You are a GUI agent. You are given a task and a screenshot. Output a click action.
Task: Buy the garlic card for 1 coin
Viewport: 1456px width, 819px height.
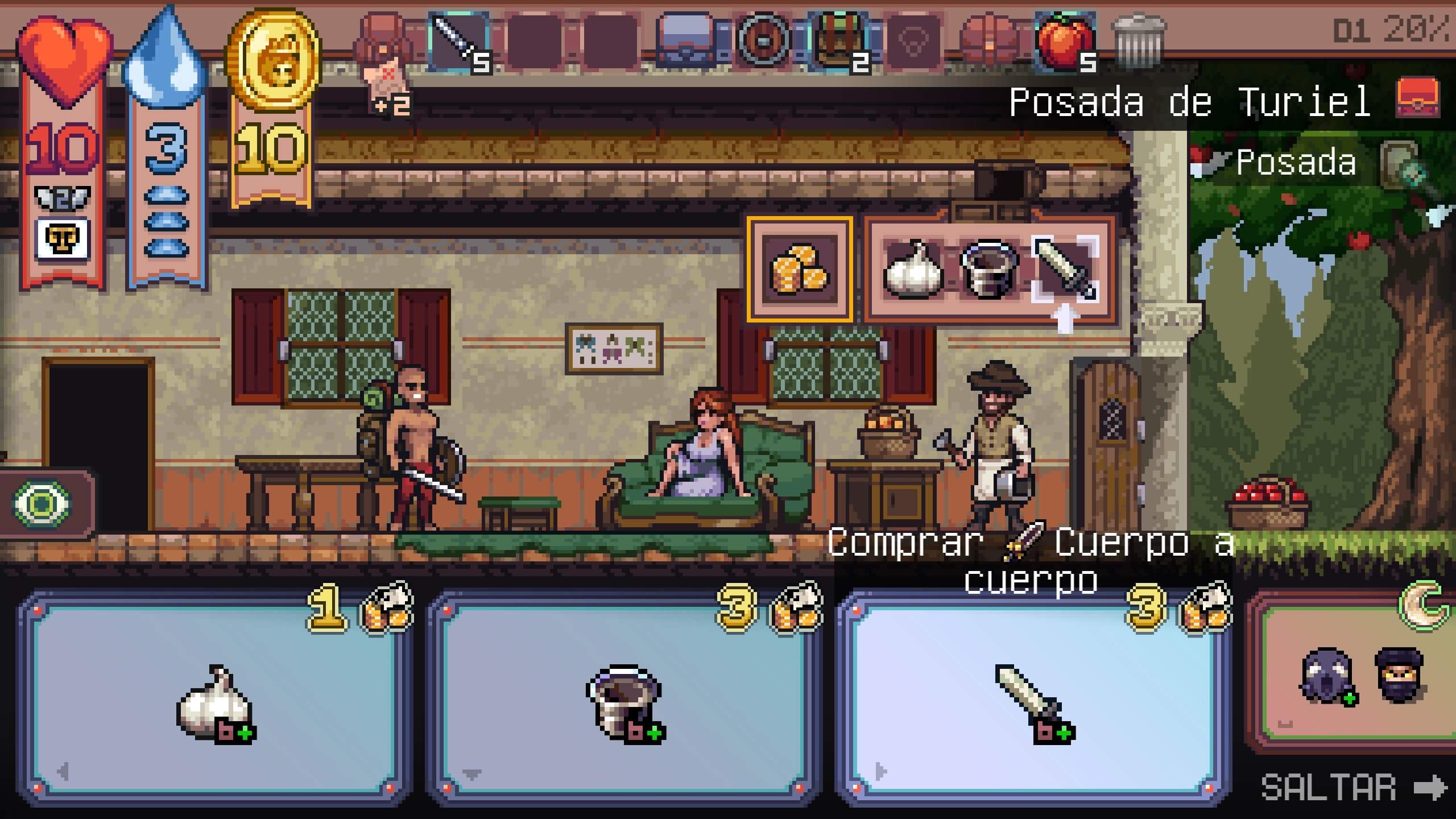point(215,698)
